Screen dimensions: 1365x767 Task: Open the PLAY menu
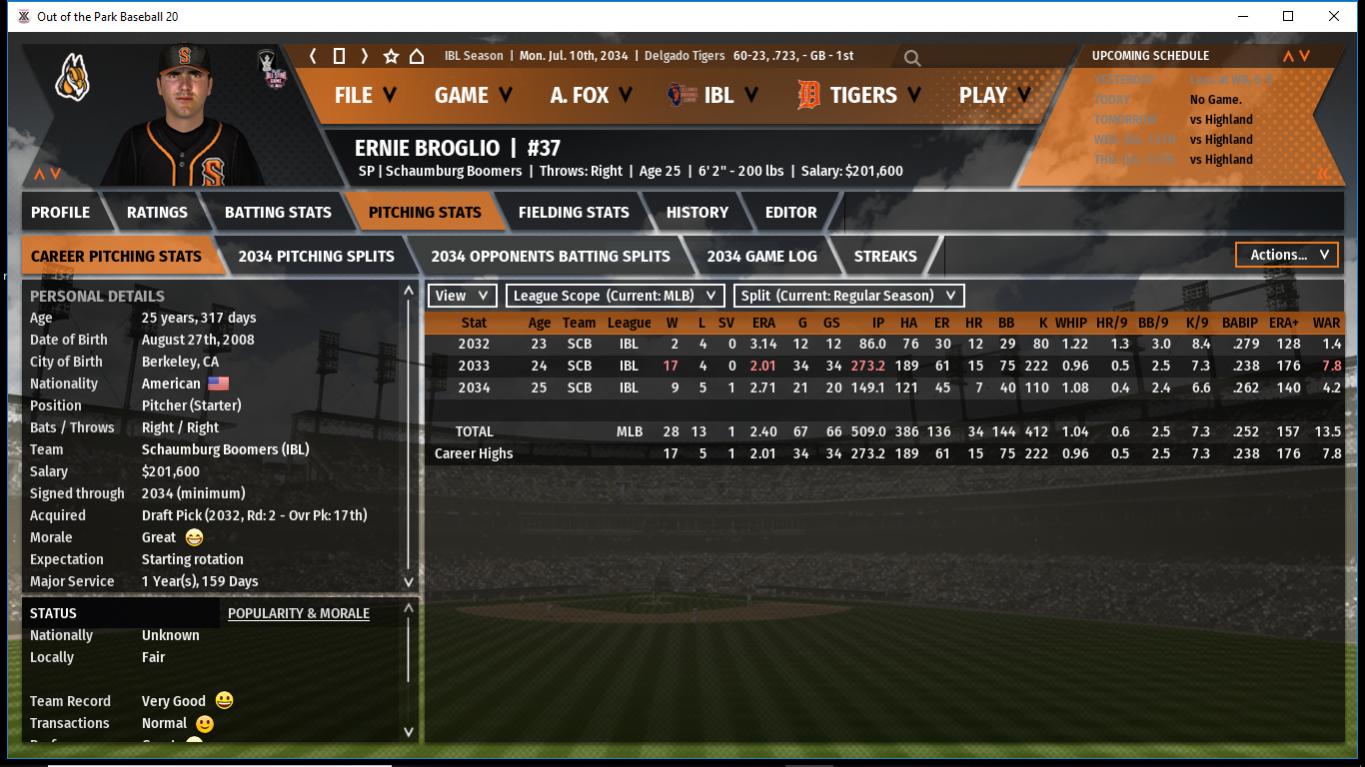pyautogui.click(x=995, y=95)
